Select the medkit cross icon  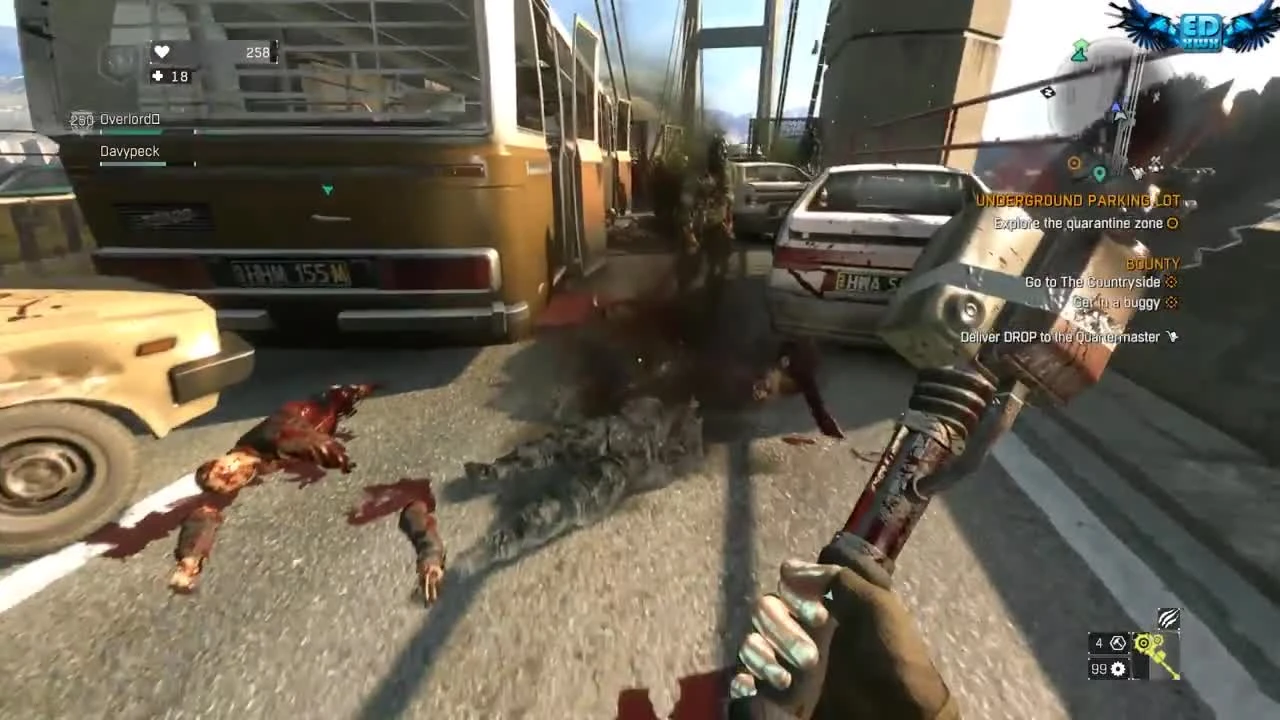click(157, 76)
